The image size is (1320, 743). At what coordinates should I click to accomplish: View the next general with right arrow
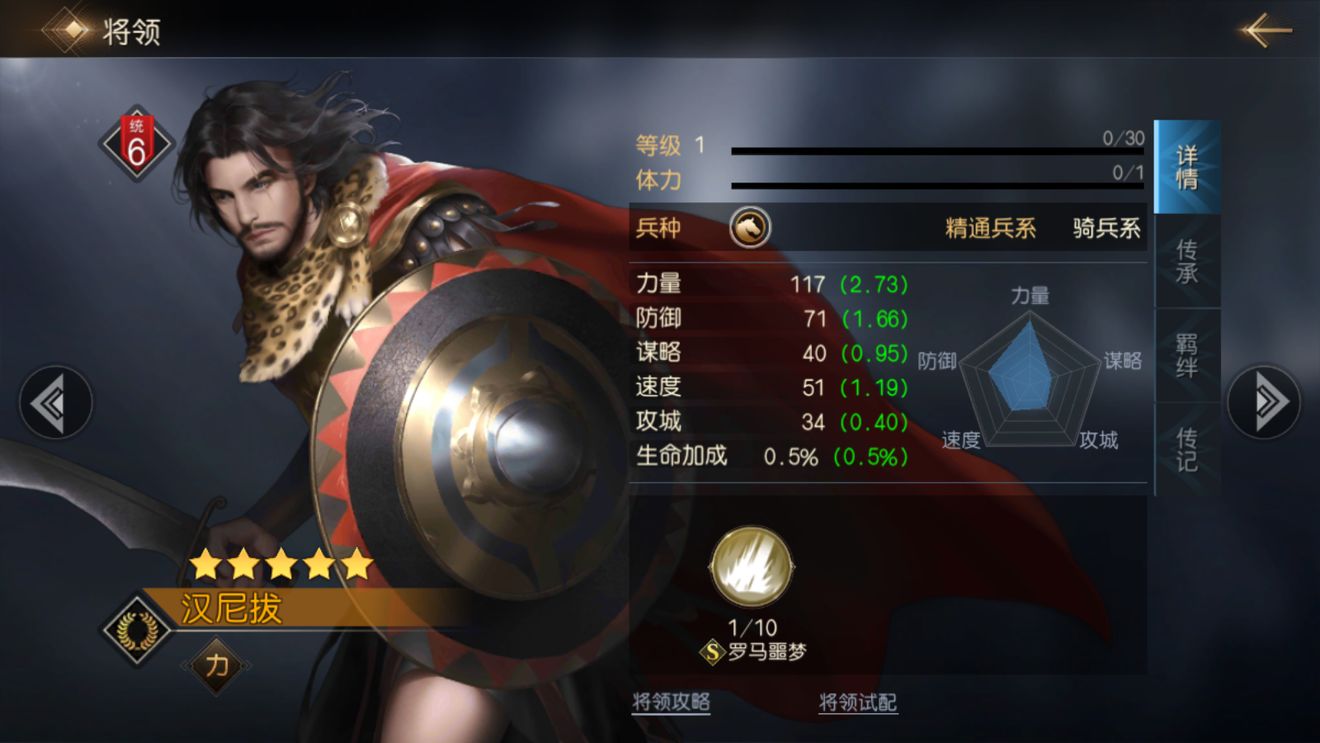(x=1264, y=402)
